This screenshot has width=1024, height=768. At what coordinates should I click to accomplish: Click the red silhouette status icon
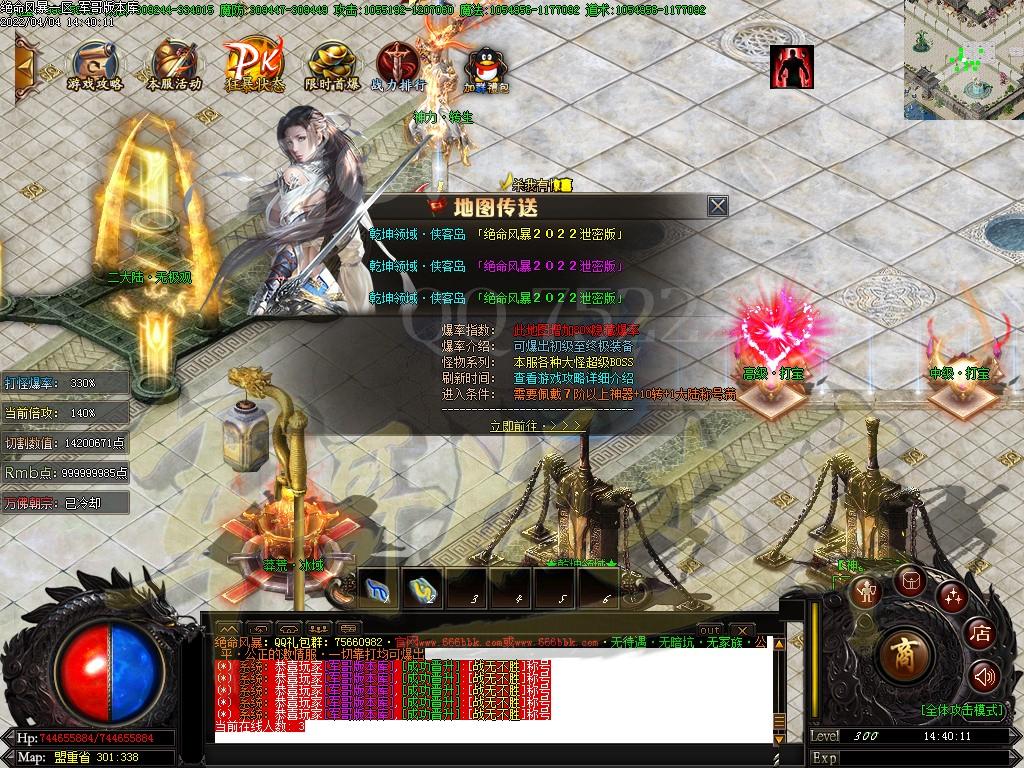(x=791, y=66)
